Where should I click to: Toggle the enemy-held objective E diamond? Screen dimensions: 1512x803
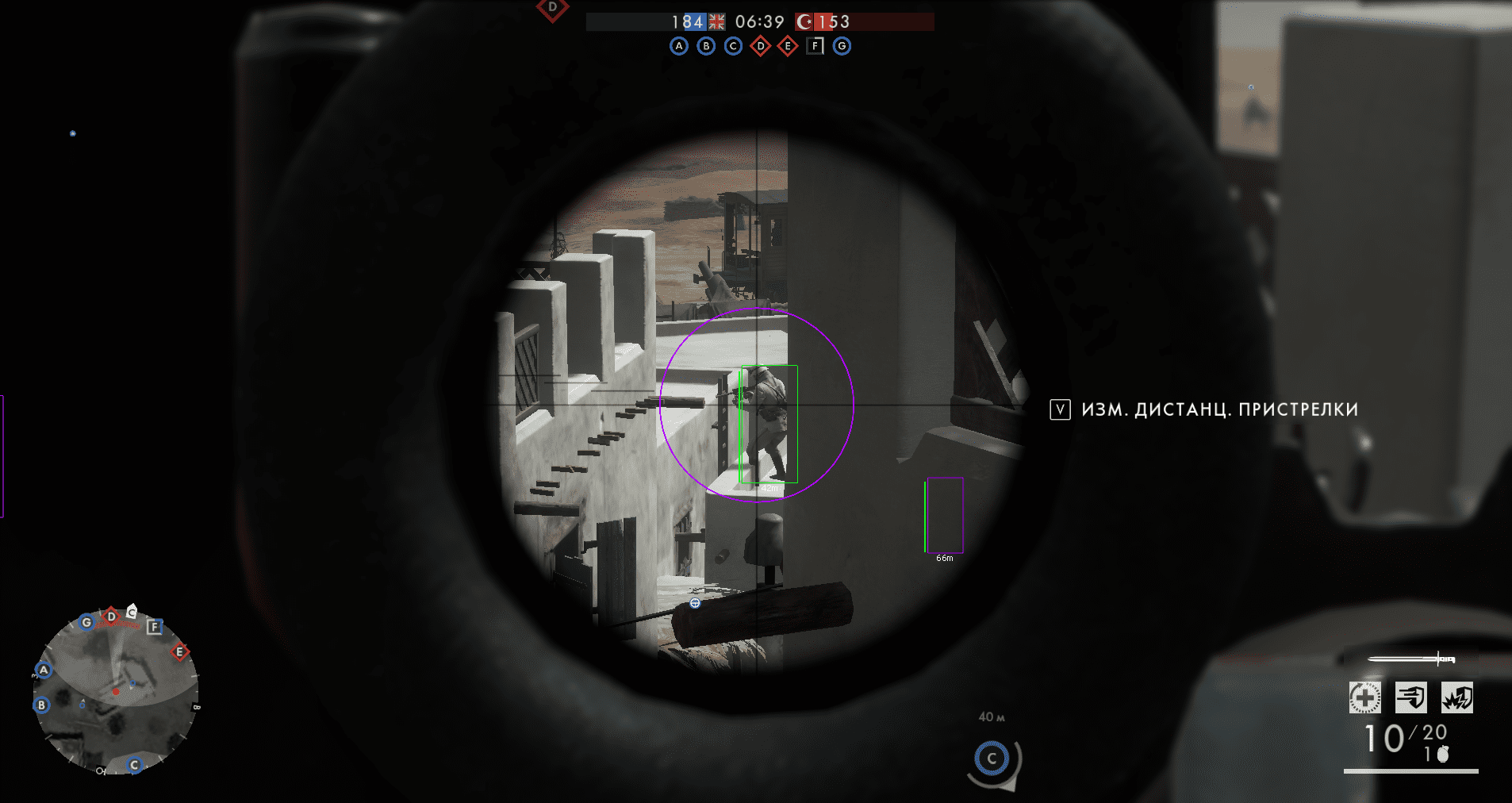click(786, 46)
